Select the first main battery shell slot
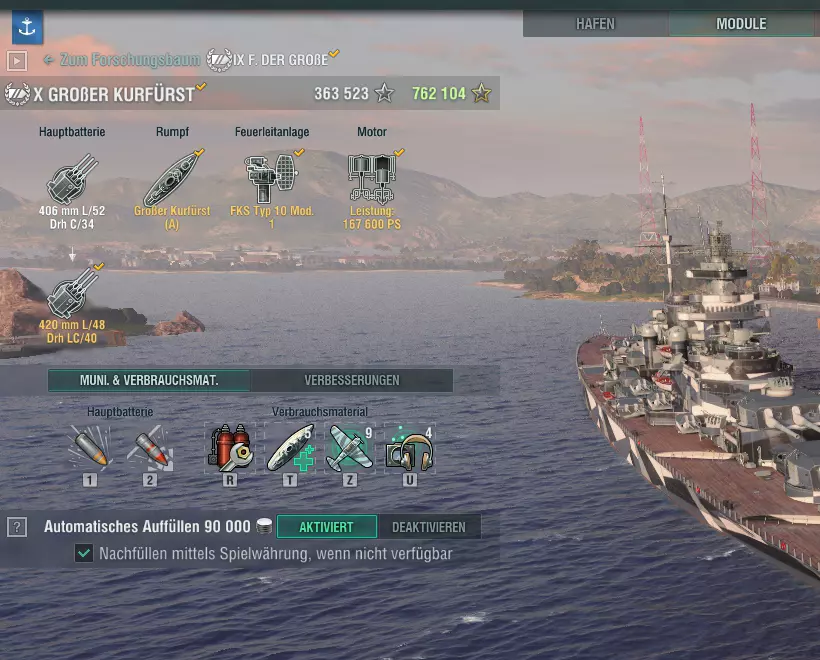 click(90, 447)
